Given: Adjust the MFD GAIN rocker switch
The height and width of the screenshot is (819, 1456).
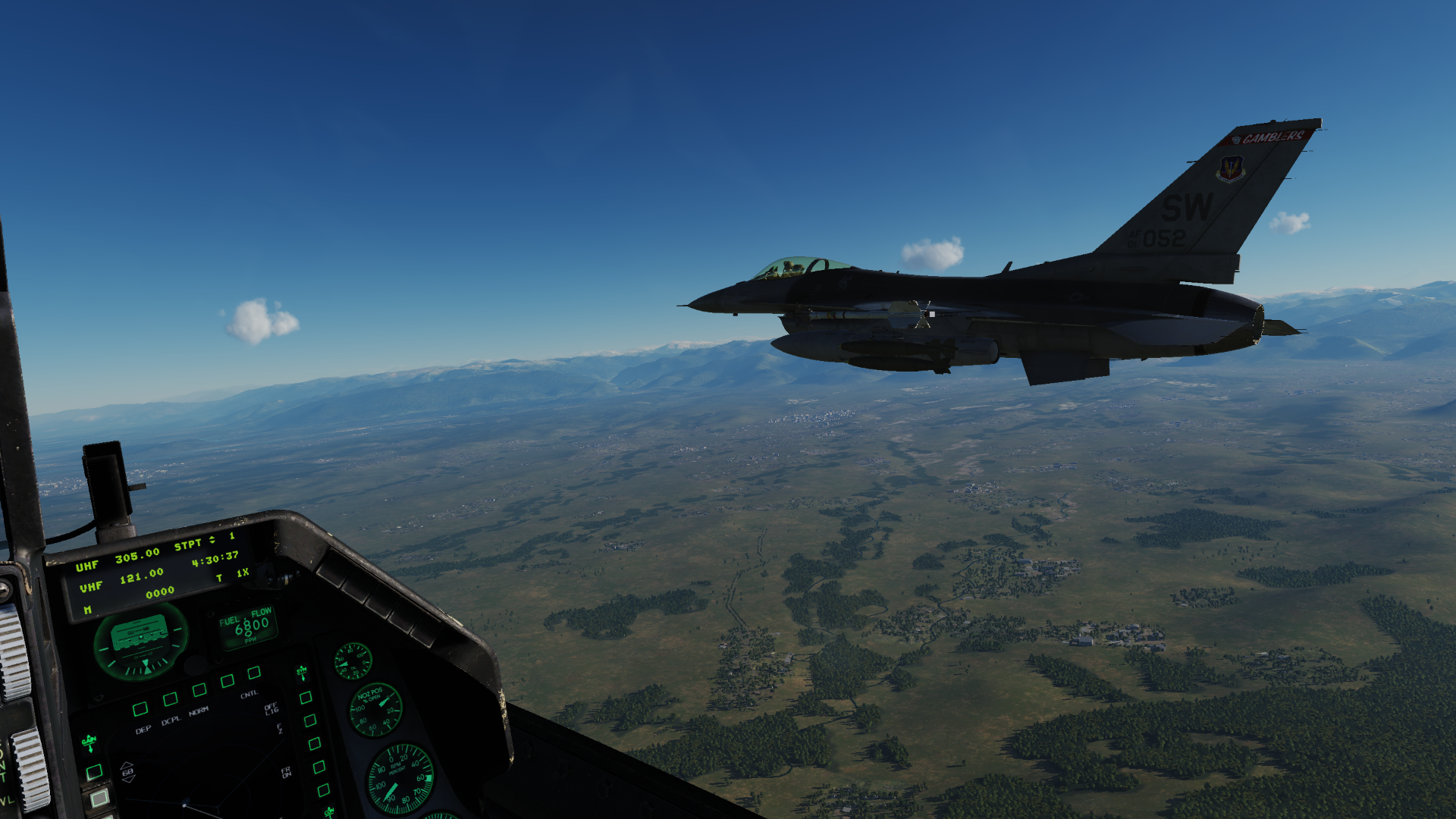Looking at the screenshot, I should 89,743.
